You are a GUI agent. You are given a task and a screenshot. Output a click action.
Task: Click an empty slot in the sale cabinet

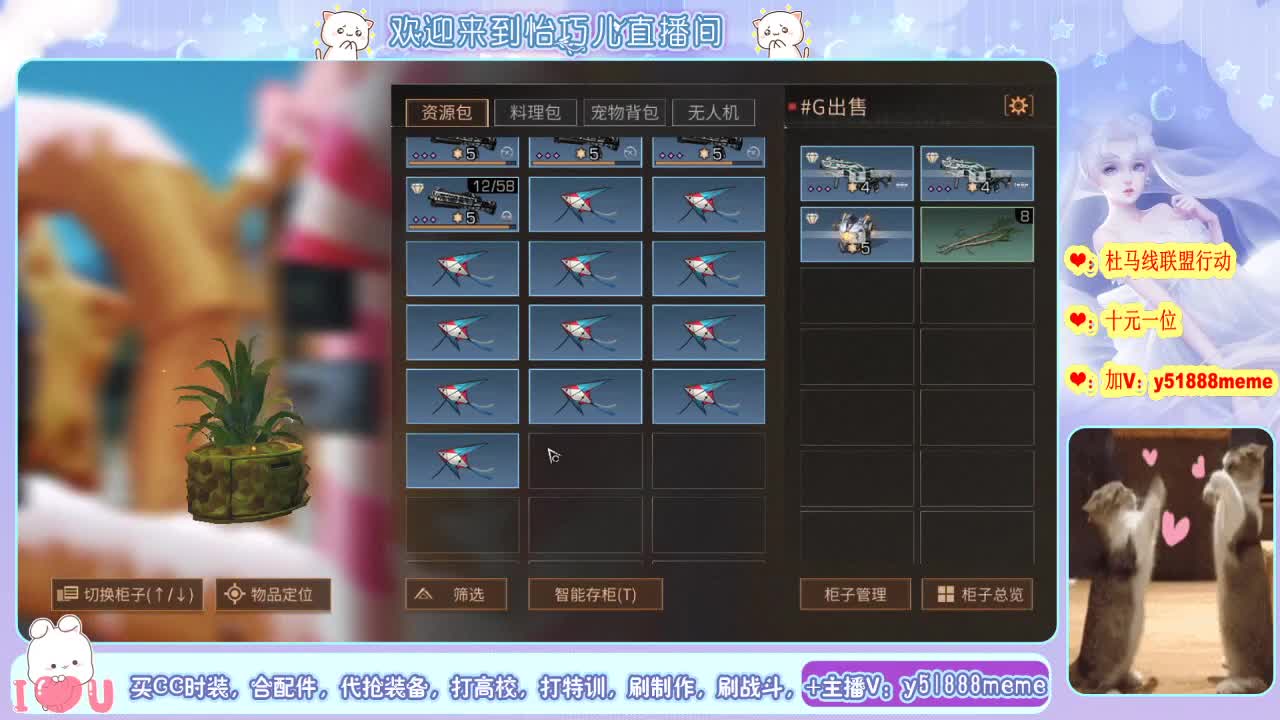coord(856,300)
